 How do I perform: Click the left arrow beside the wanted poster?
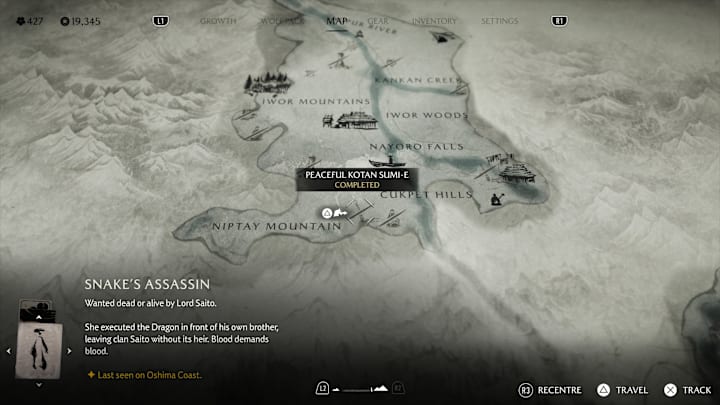10,350
